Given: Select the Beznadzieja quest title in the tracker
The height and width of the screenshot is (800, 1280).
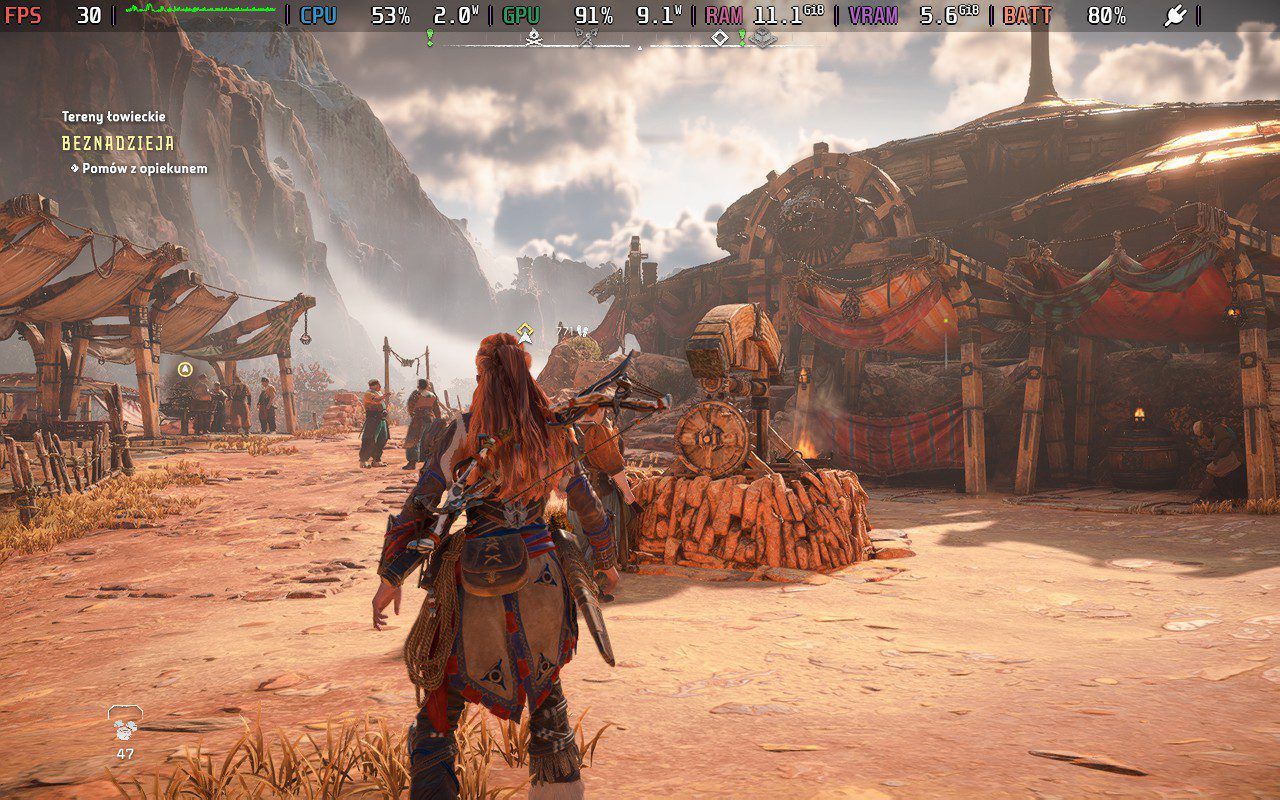Looking at the screenshot, I should (x=118, y=144).
